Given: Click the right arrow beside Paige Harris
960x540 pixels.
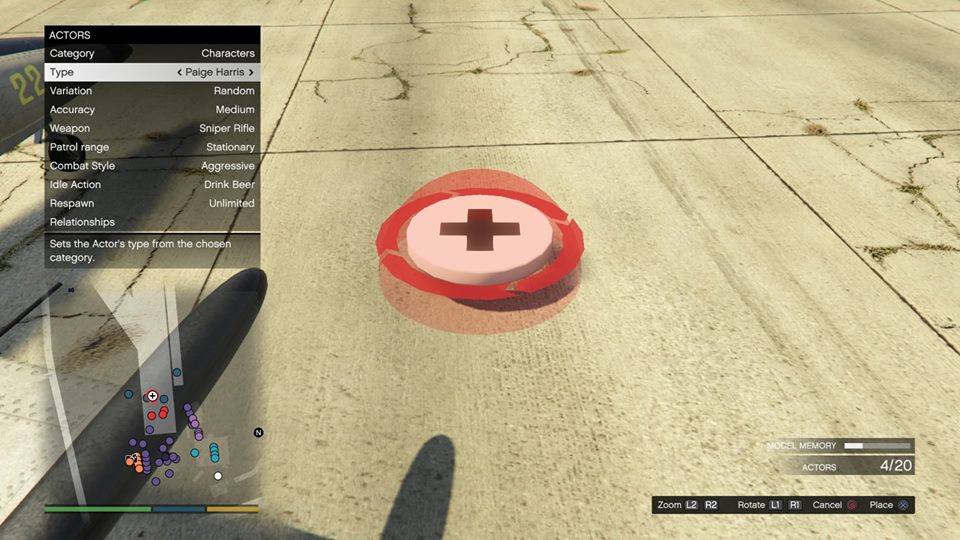Looking at the screenshot, I should [x=251, y=72].
